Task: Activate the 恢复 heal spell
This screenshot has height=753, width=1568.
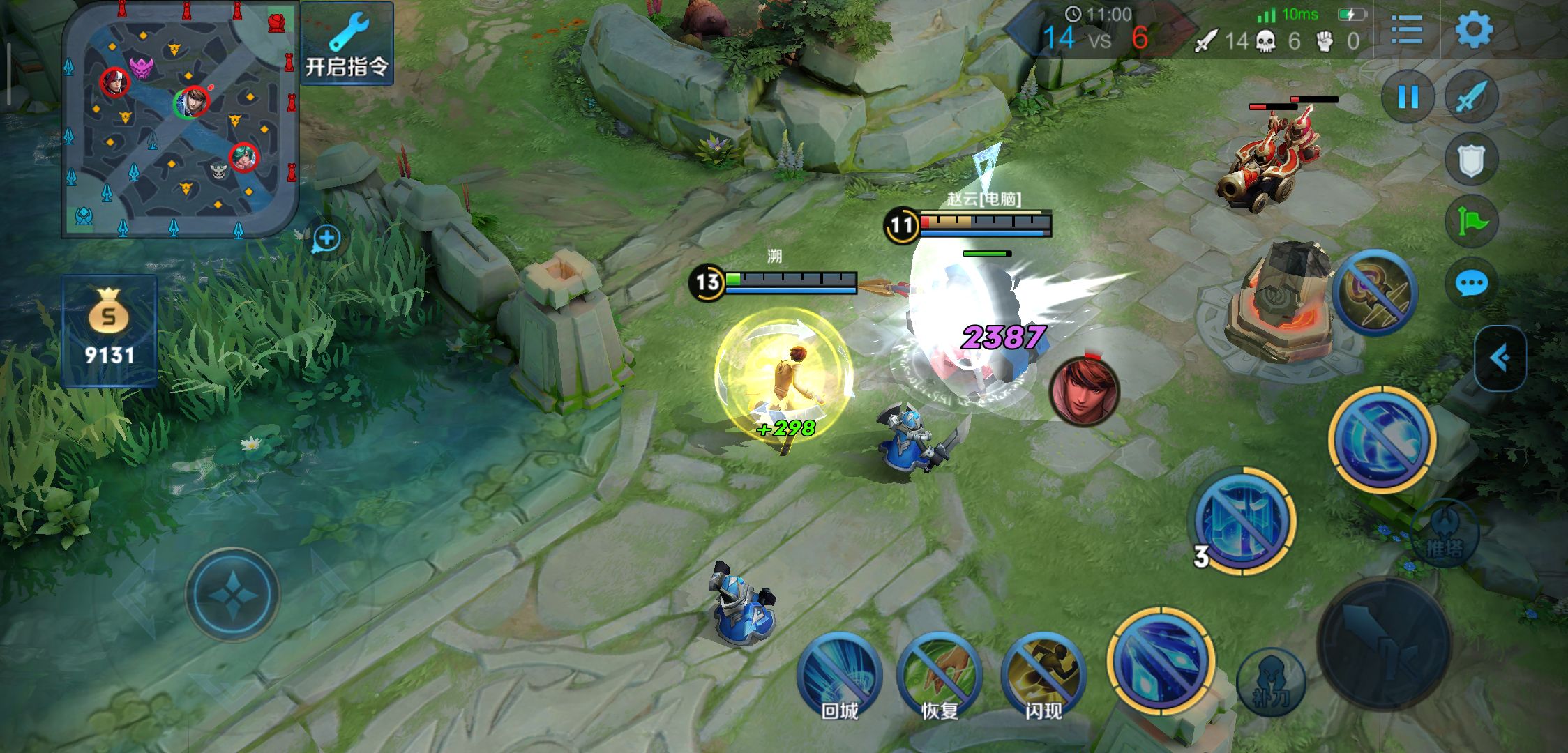Action: click(x=939, y=674)
